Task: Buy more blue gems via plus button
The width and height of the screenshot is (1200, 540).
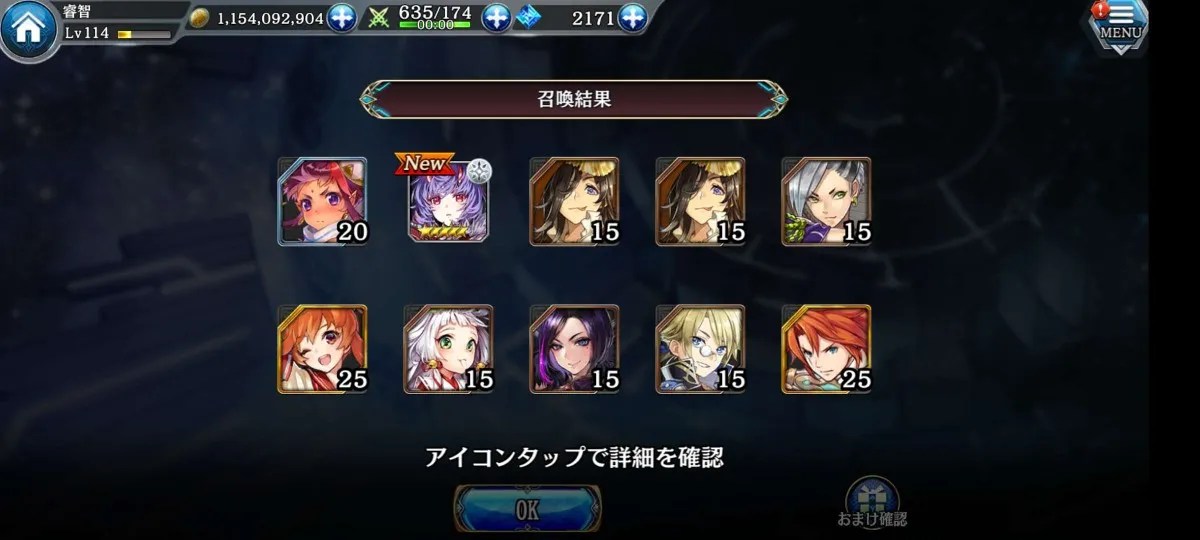Action: pyautogui.click(x=632, y=18)
